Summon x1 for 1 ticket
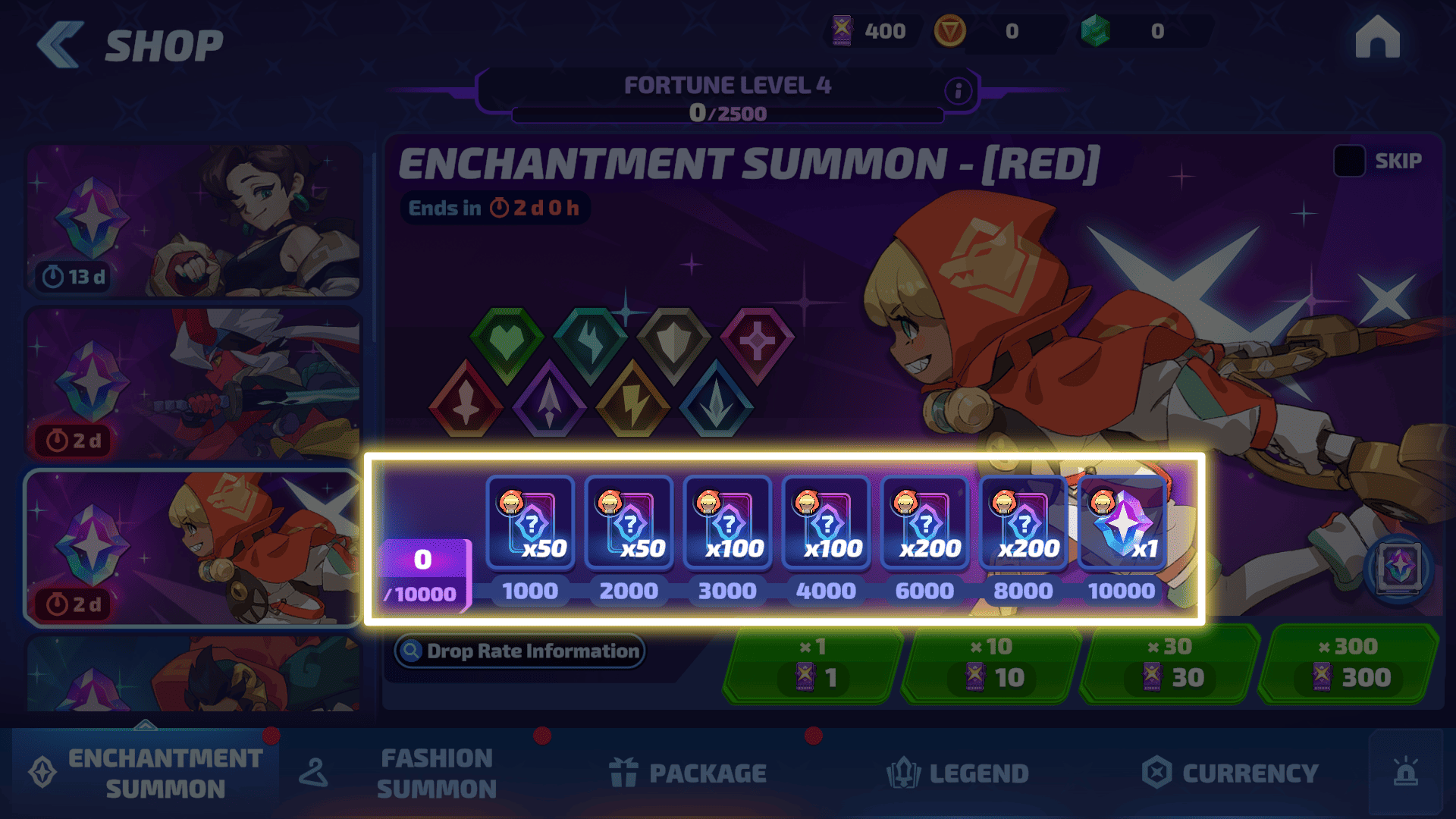The width and height of the screenshot is (1456, 819). 812,665
